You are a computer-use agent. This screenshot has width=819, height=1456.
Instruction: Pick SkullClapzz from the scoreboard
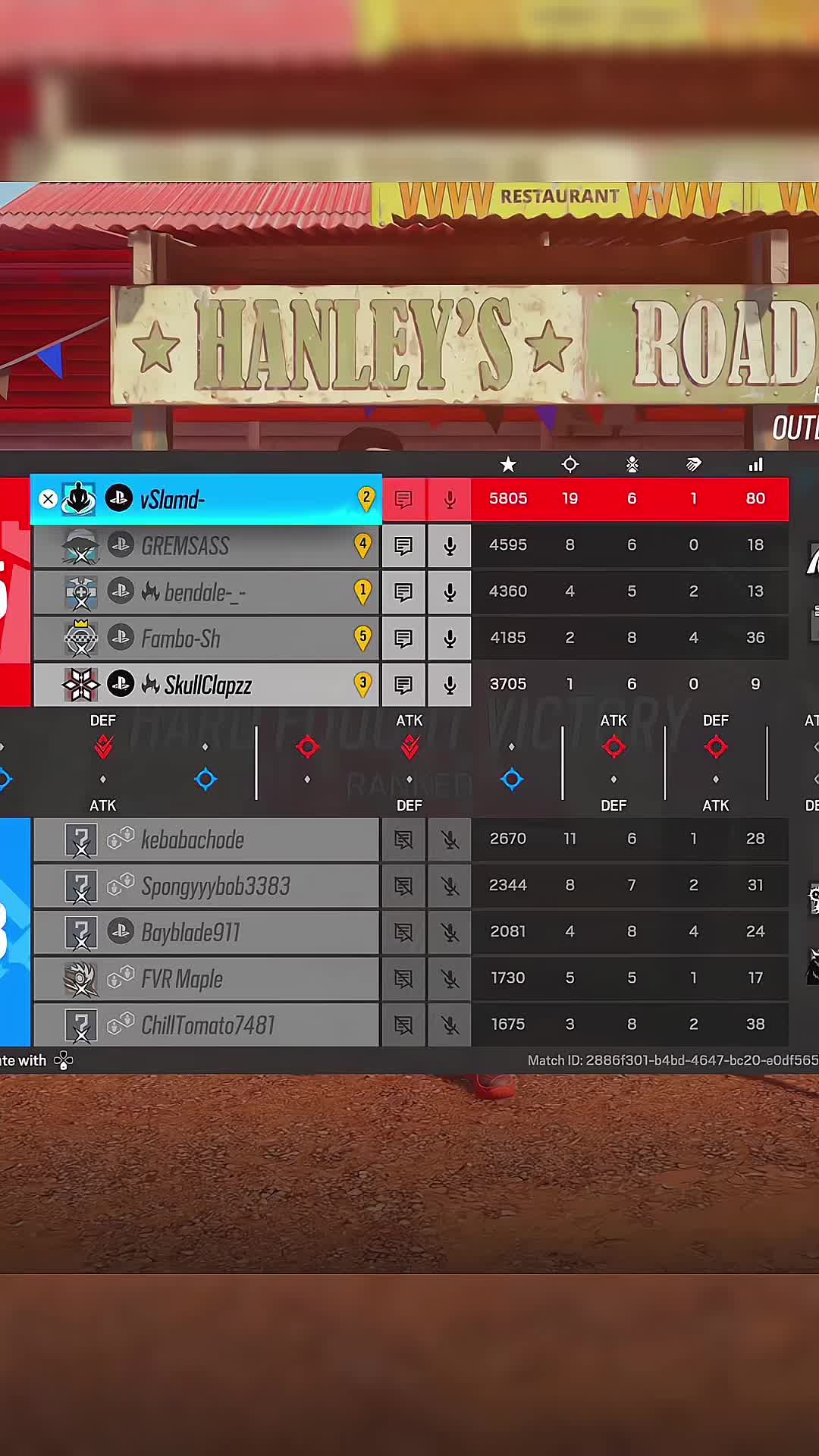[x=205, y=685]
